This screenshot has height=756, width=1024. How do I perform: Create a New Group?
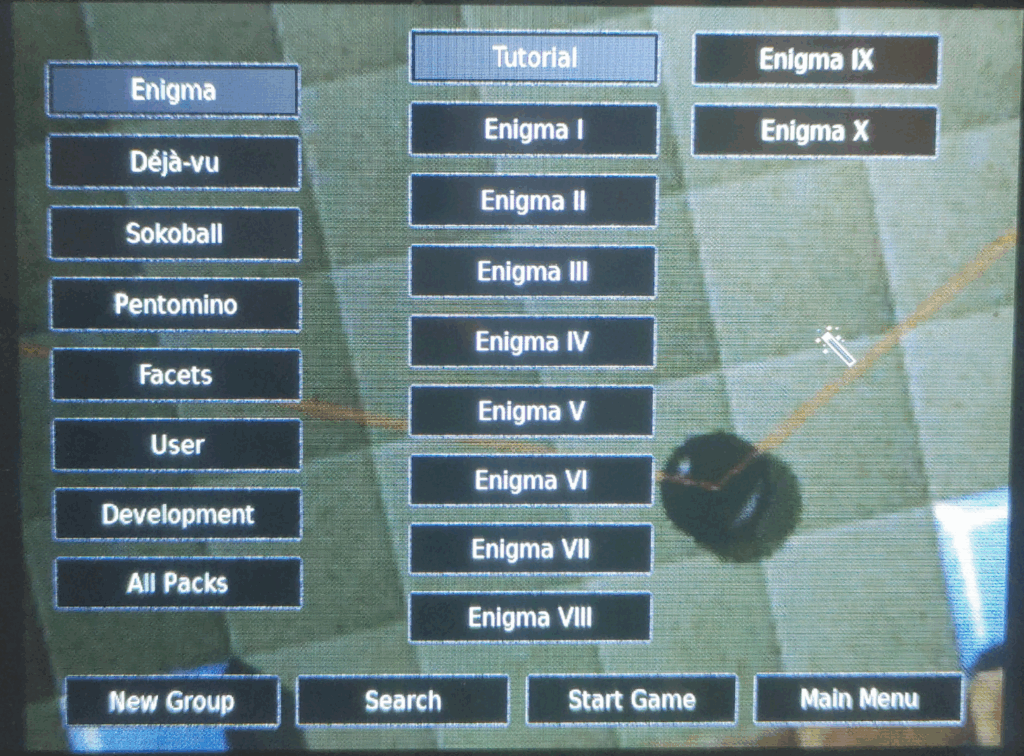(172, 701)
